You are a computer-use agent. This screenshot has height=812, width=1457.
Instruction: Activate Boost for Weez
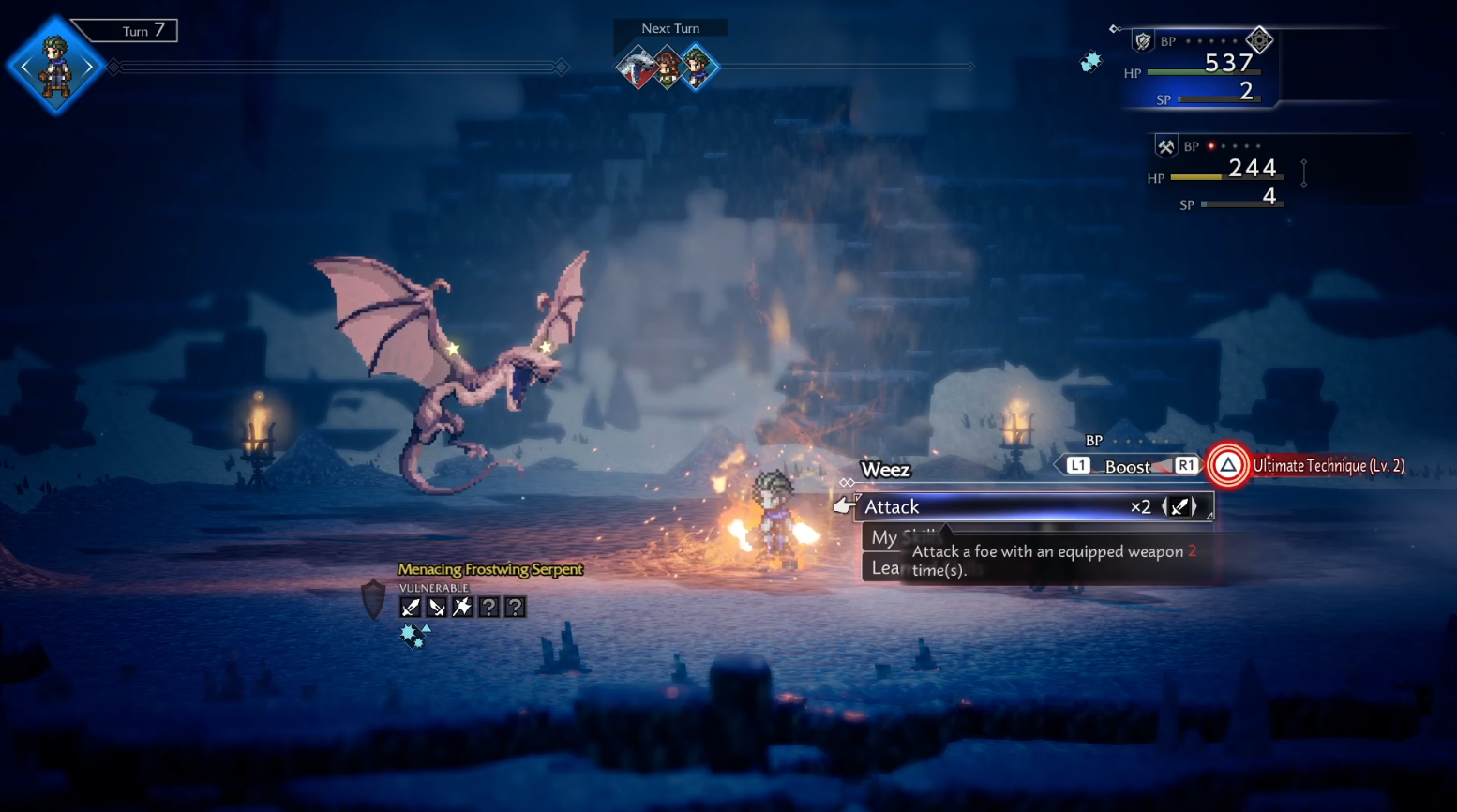click(x=1127, y=466)
